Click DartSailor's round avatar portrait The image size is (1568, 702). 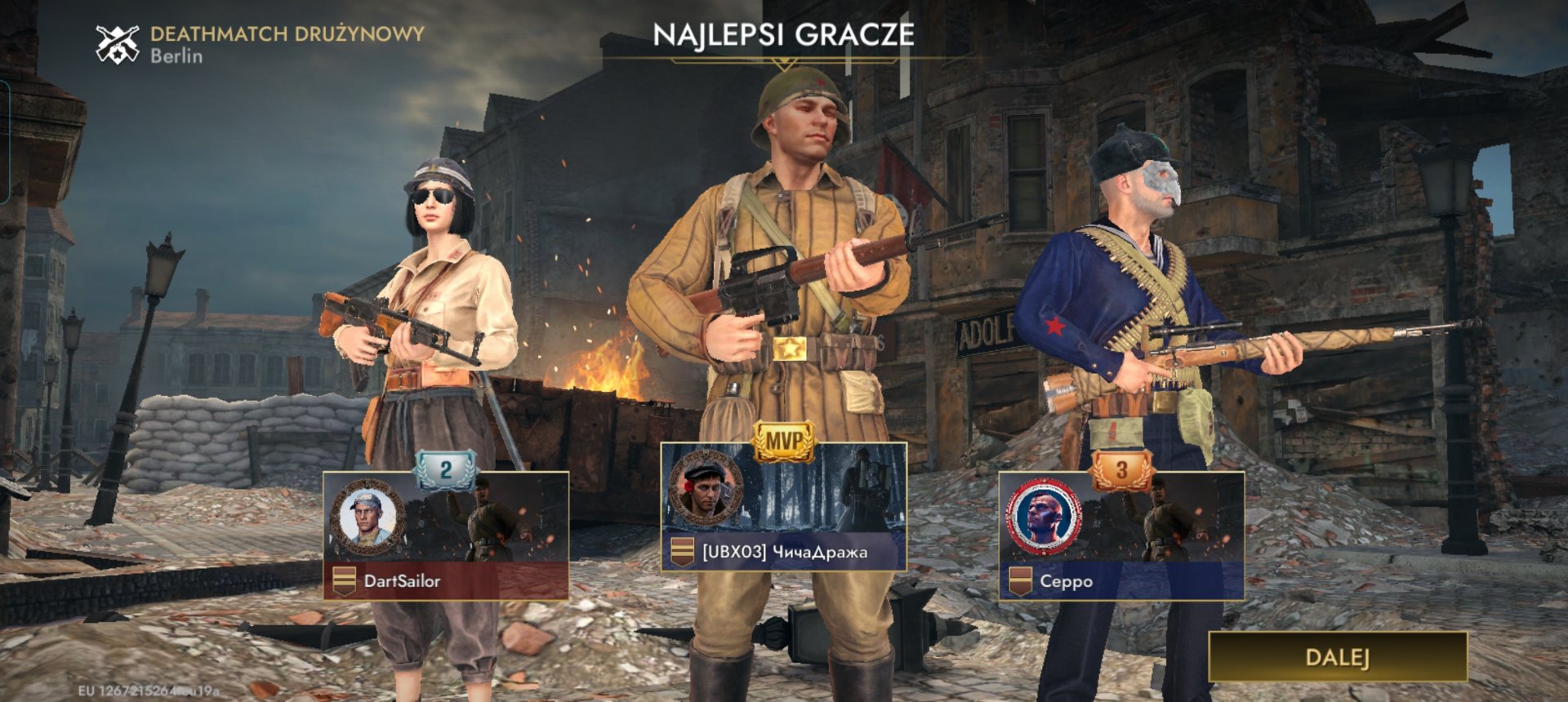point(367,518)
